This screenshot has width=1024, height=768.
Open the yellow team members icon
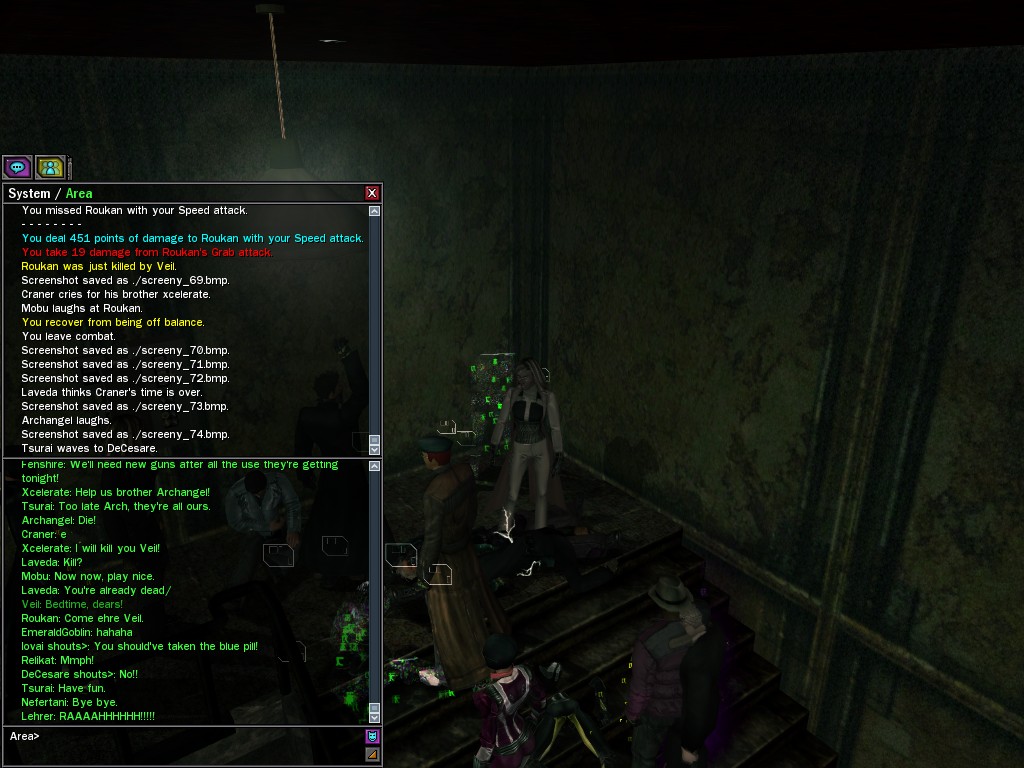50,167
